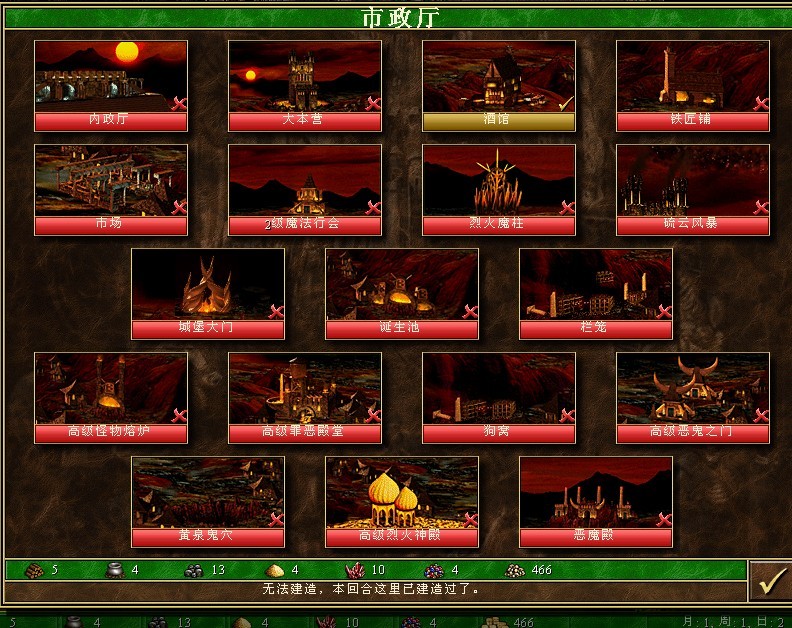Select the 高级怪物熔炉 building
Viewport: 792px width, 628px height.
(111, 398)
